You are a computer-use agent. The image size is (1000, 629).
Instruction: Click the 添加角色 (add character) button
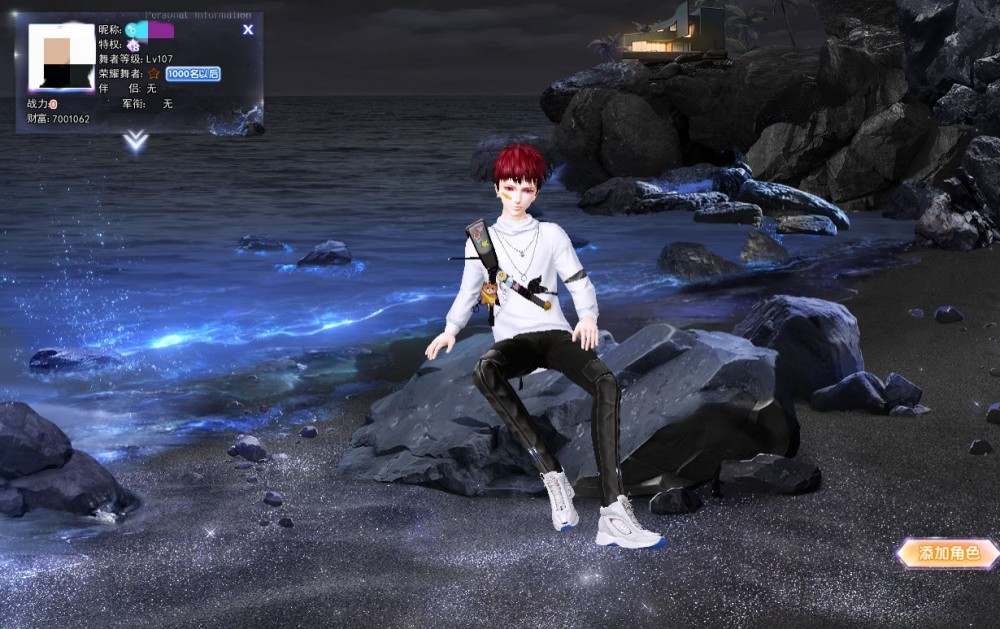pos(946,553)
